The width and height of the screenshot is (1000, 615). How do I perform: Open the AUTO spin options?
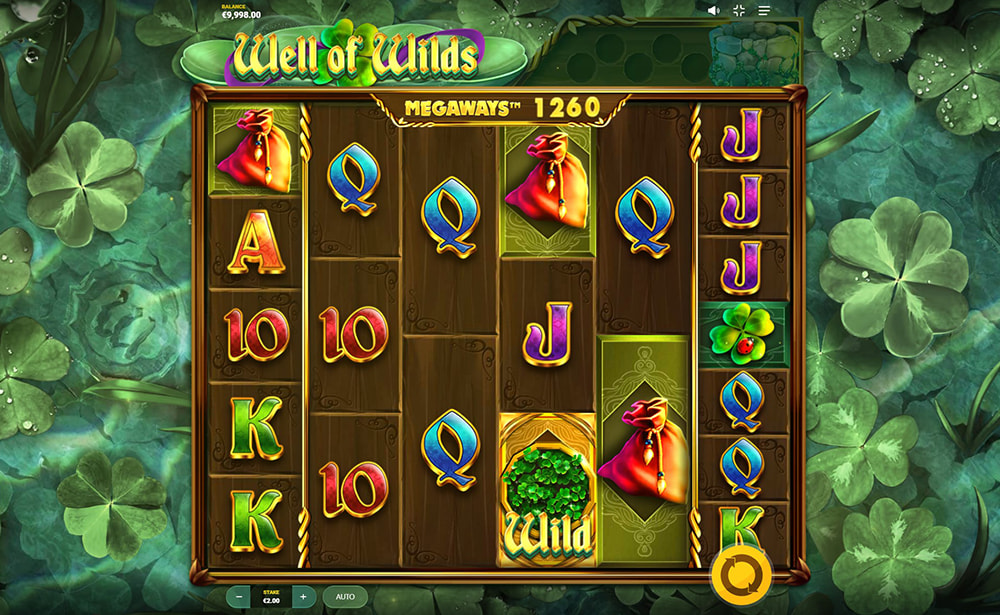click(345, 597)
